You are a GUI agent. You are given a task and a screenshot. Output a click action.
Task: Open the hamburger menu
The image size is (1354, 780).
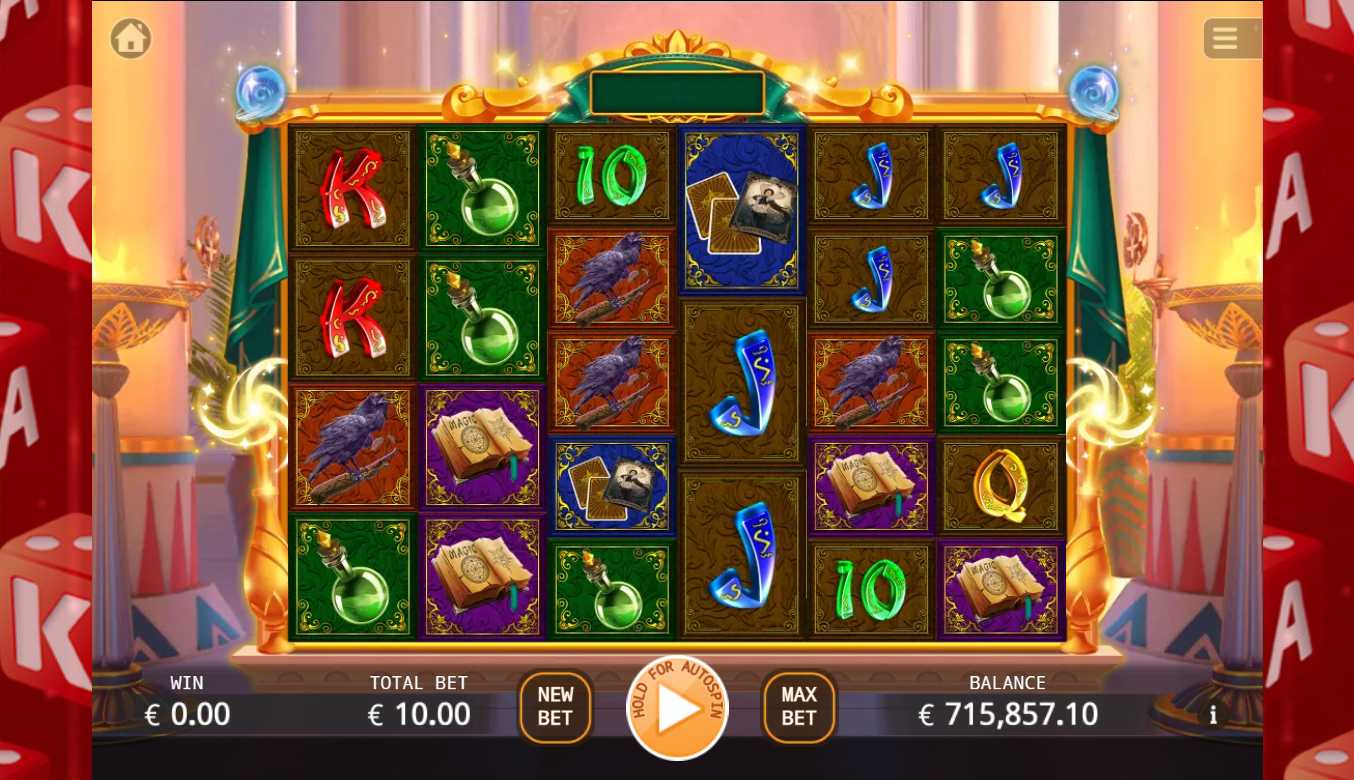tap(1226, 39)
